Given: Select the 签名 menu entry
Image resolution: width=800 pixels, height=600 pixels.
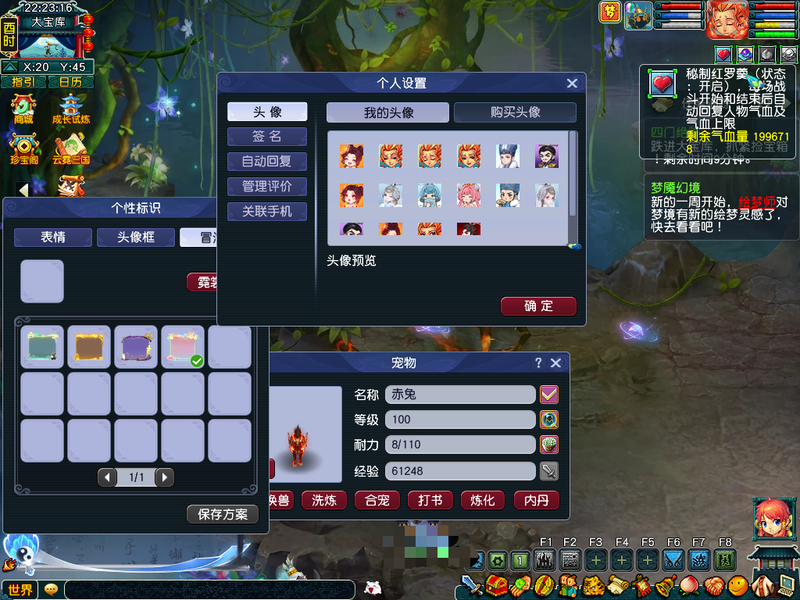Looking at the screenshot, I should pyautogui.click(x=267, y=136).
